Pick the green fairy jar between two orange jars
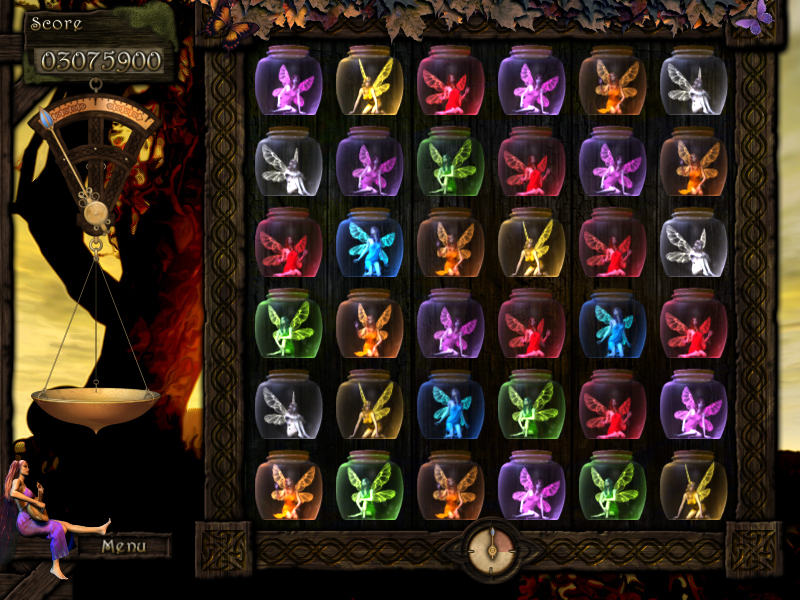 [369, 485]
